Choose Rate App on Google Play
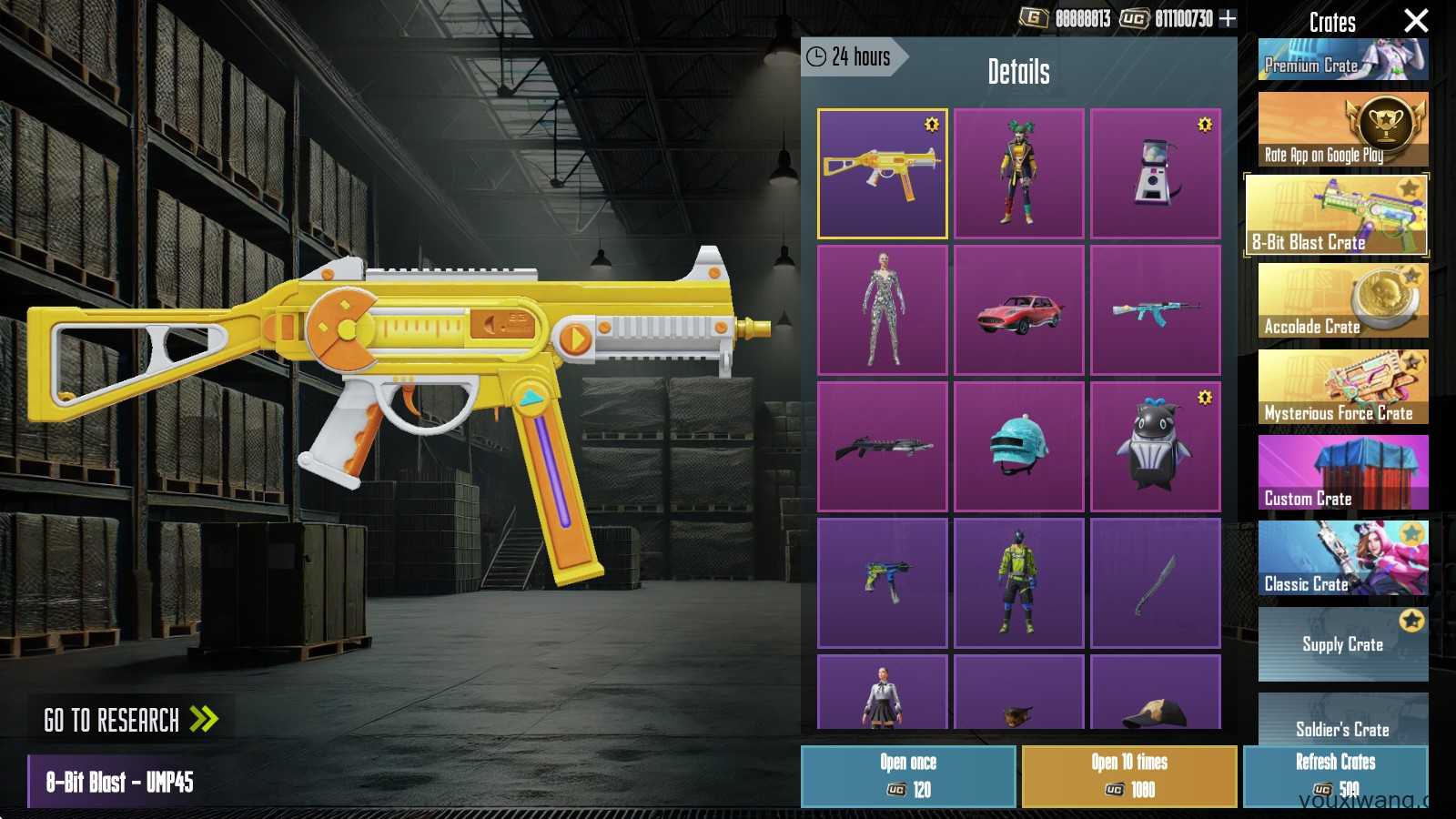Screen dimensions: 1456x819 click(1342, 129)
